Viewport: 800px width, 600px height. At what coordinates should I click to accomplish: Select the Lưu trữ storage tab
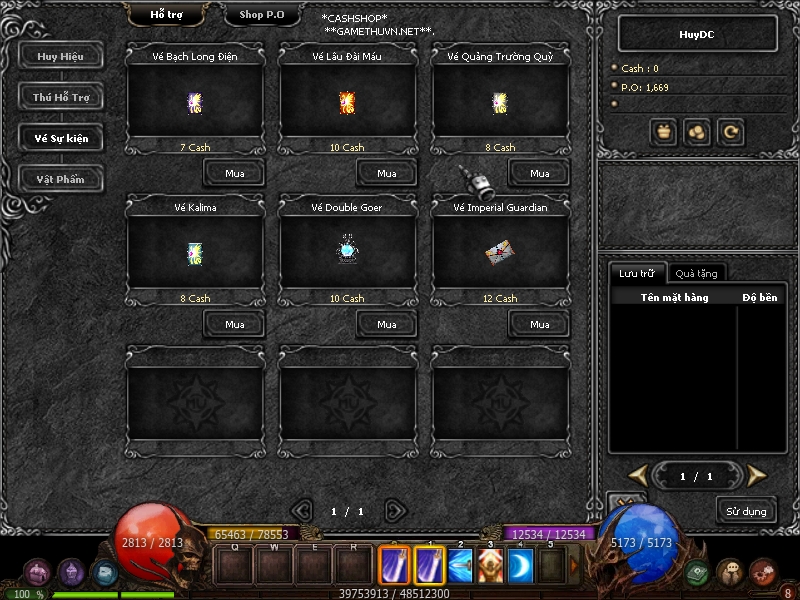tap(636, 273)
